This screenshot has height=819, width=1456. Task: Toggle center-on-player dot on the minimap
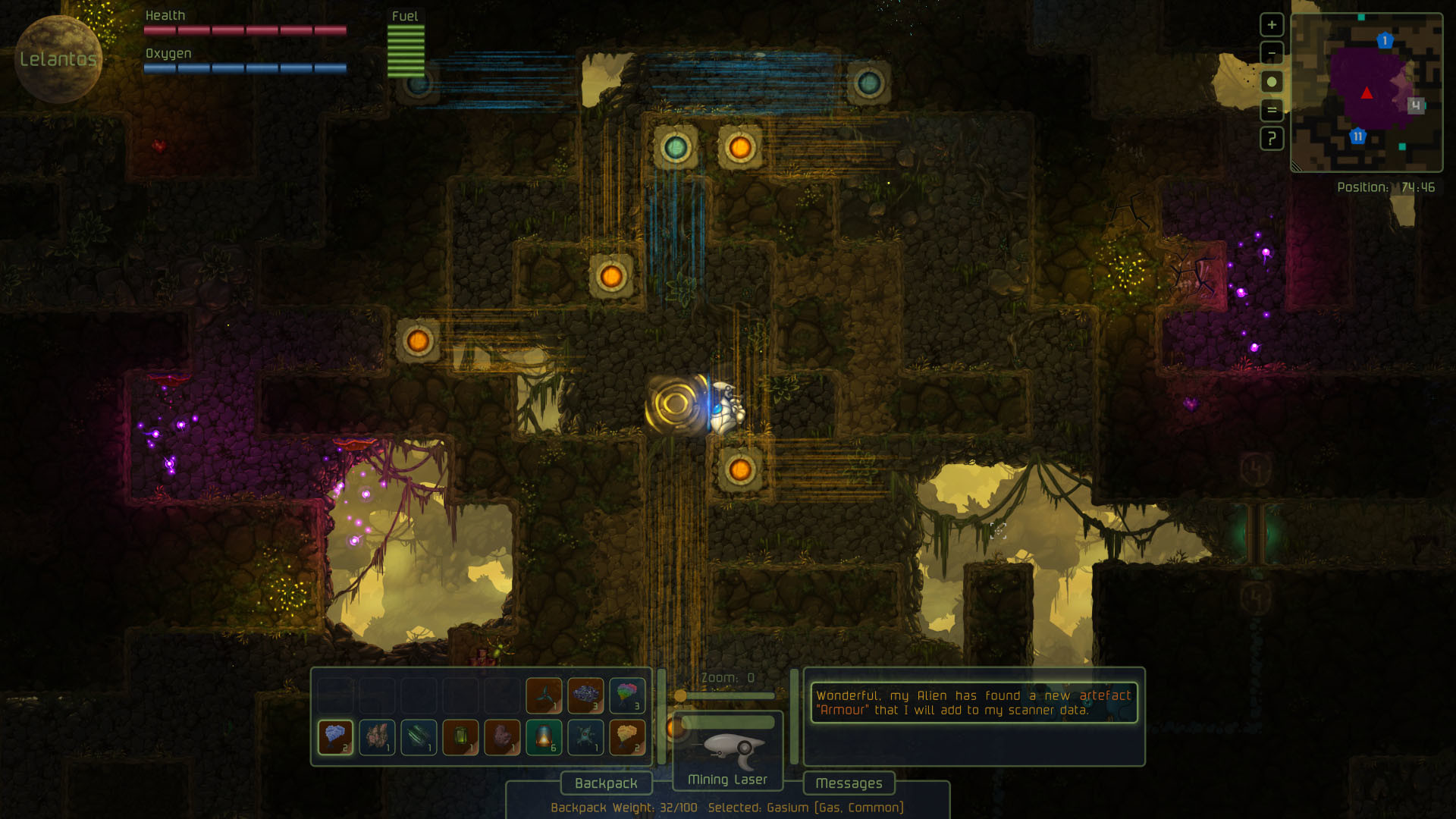(x=1272, y=82)
